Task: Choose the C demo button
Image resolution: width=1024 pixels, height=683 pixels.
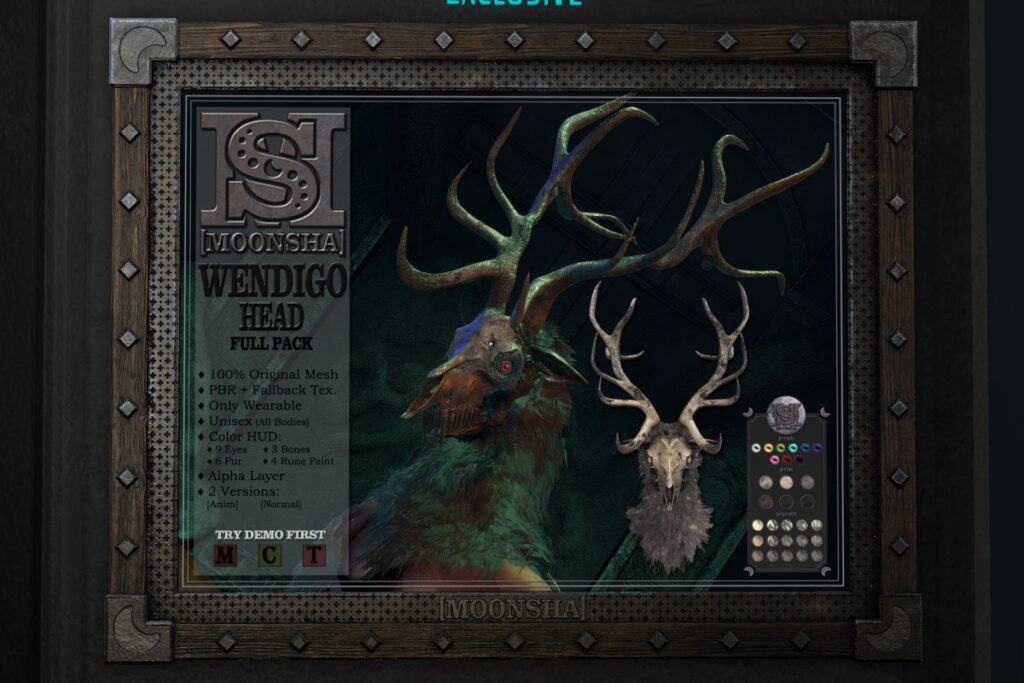Action: point(270,554)
